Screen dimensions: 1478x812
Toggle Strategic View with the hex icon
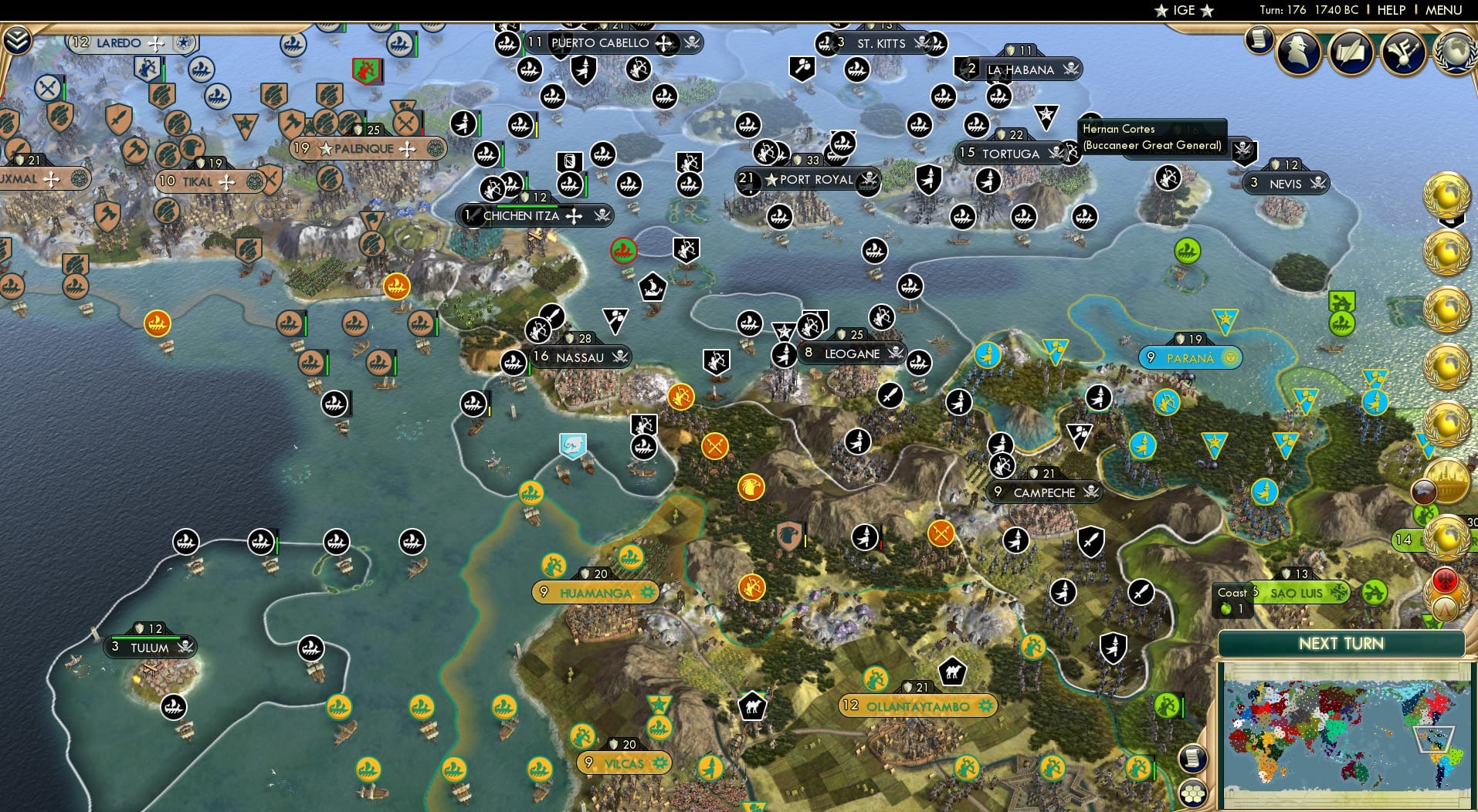click(1193, 793)
